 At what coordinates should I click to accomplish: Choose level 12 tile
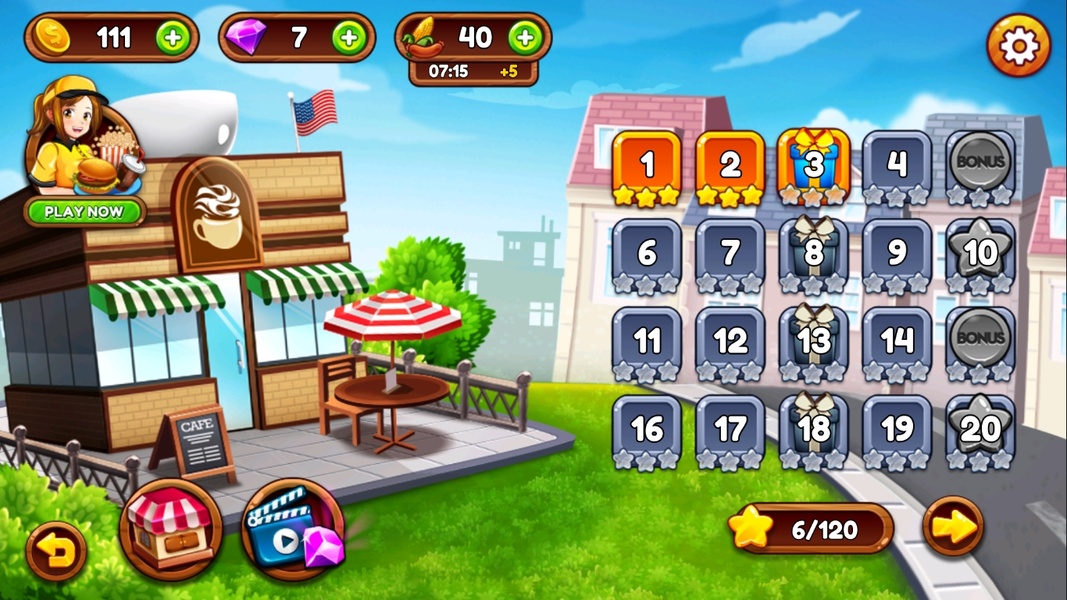point(730,342)
